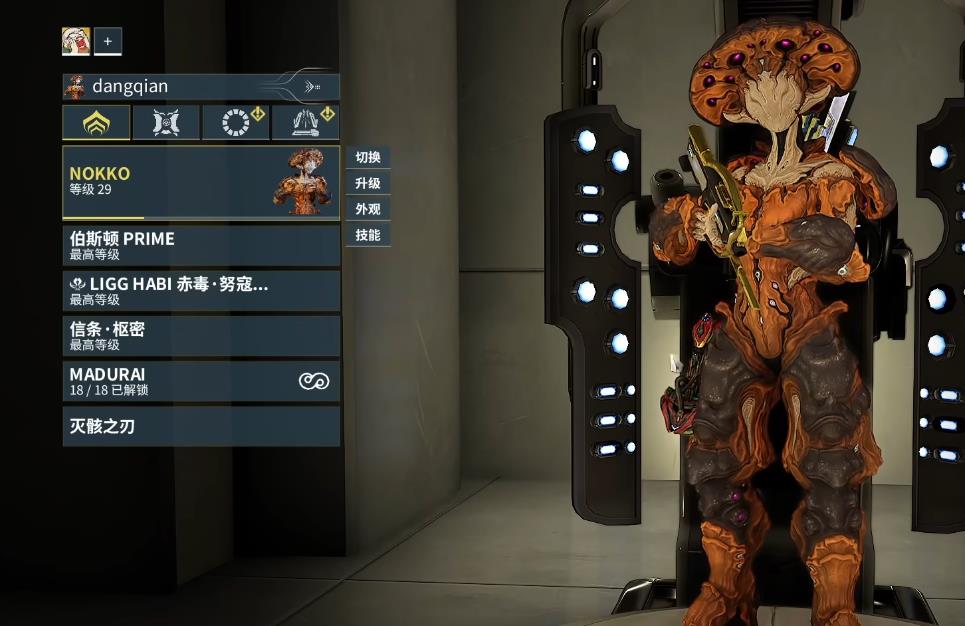This screenshot has height=626, width=965.
Task: Select the 伯斯顿 PRIME weapon slot
Action: [x=201, y=245]
